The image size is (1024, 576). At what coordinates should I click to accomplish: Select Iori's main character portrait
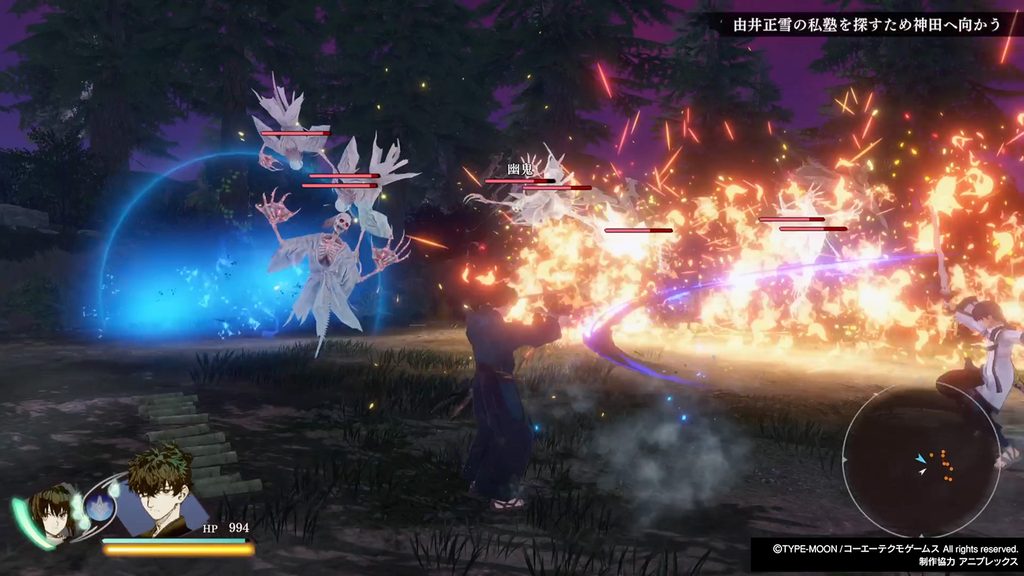coord(161,490)
